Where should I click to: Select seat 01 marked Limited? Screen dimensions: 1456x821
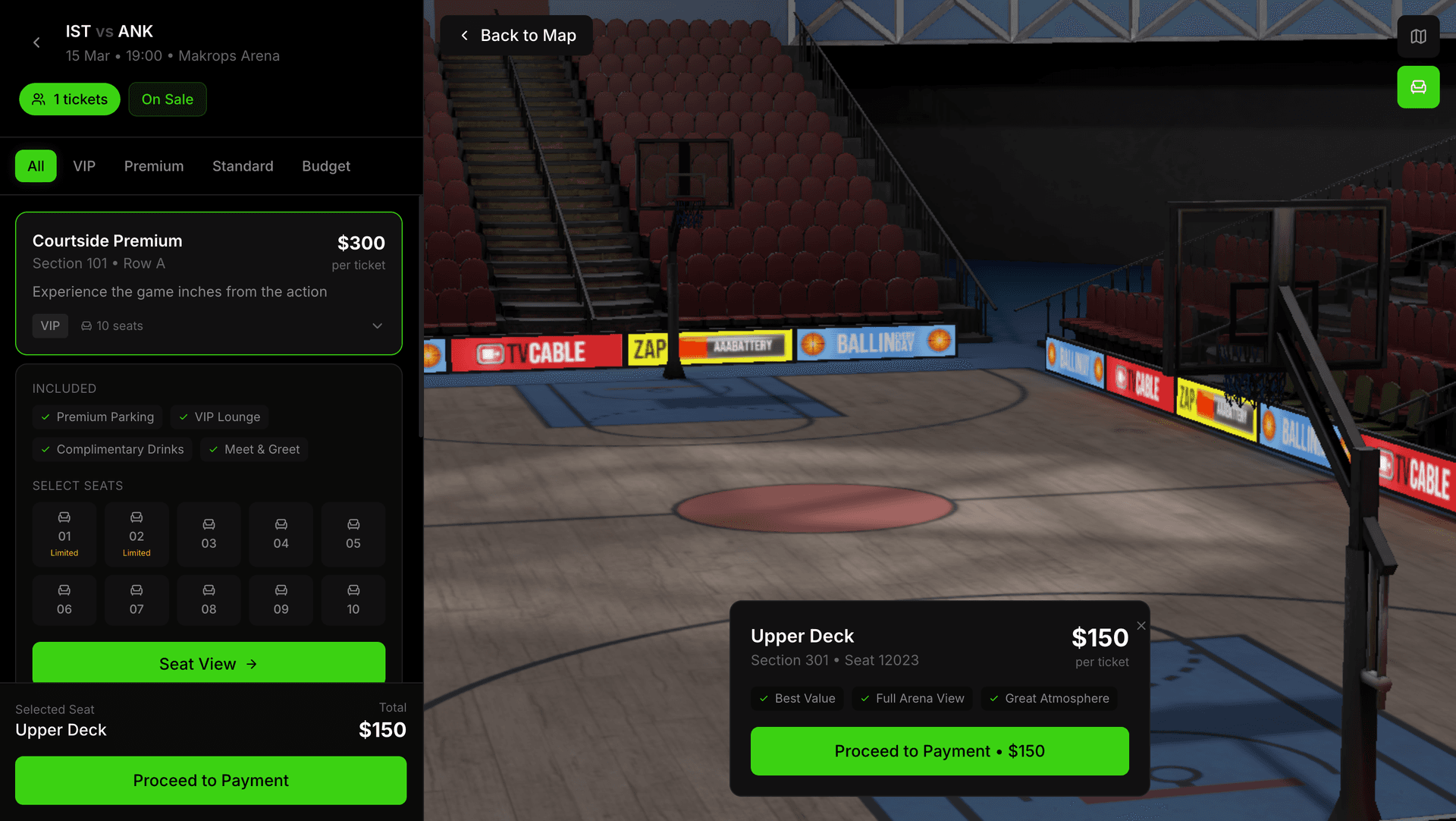pyautogui.click(x=64, y=534)
